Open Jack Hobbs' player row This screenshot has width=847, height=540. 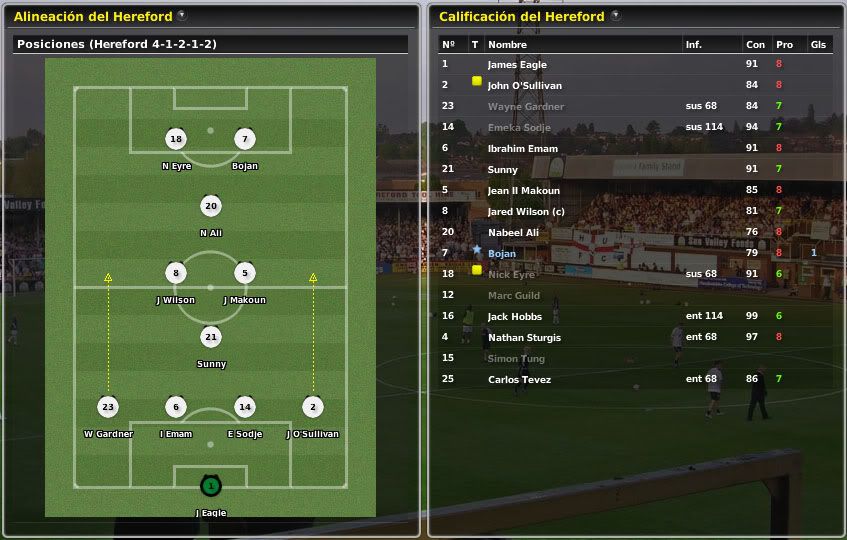coord(514,317)
